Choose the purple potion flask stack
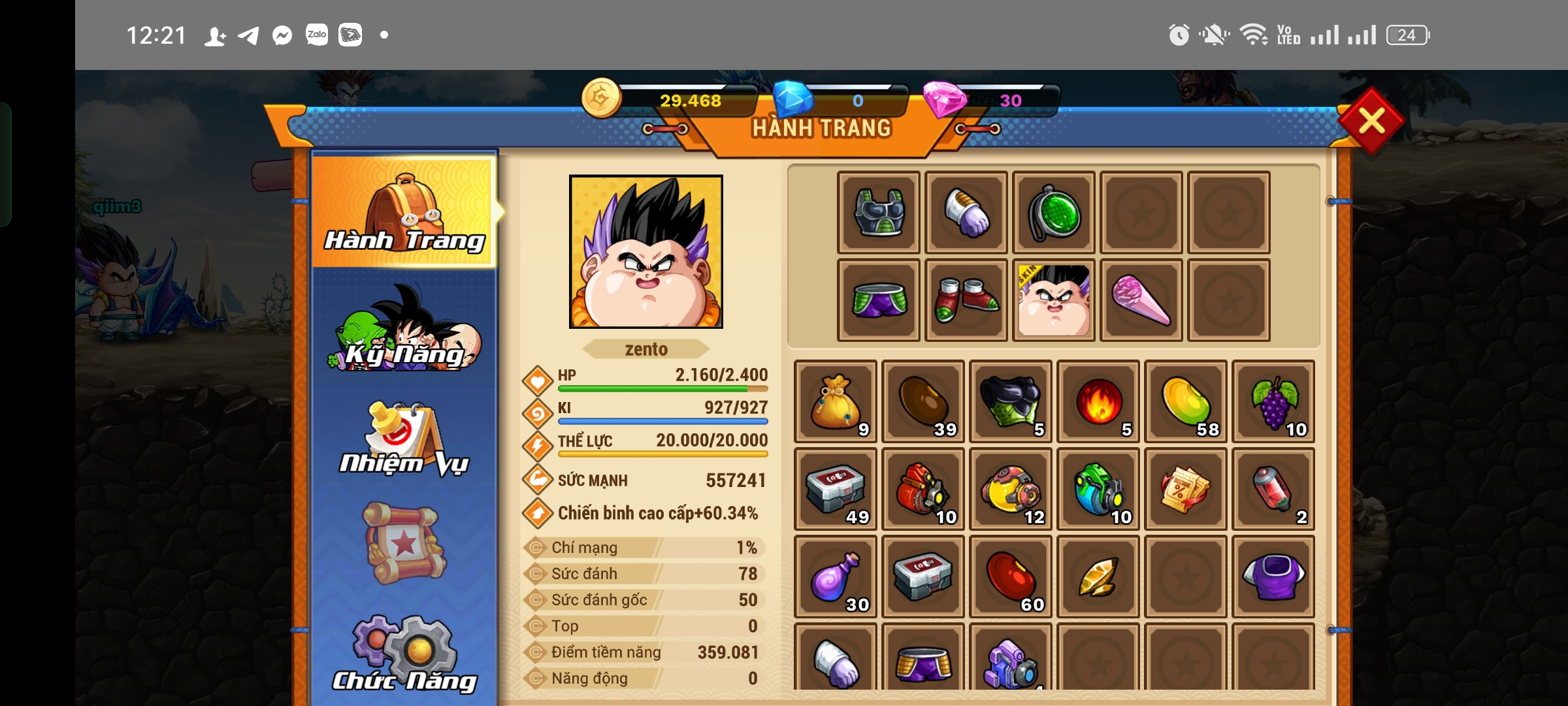Viewport: 1568px width, 706px height. (x=836, y=577)
